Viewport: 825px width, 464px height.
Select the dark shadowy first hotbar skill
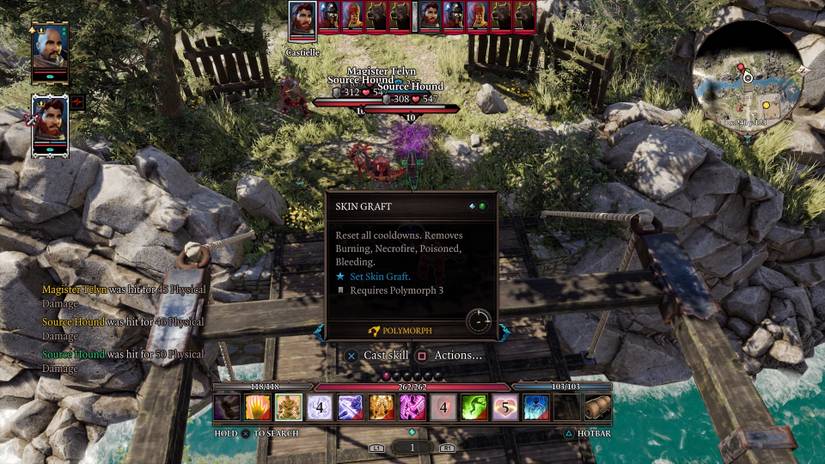pyautogui.click(x=227, y=407)
